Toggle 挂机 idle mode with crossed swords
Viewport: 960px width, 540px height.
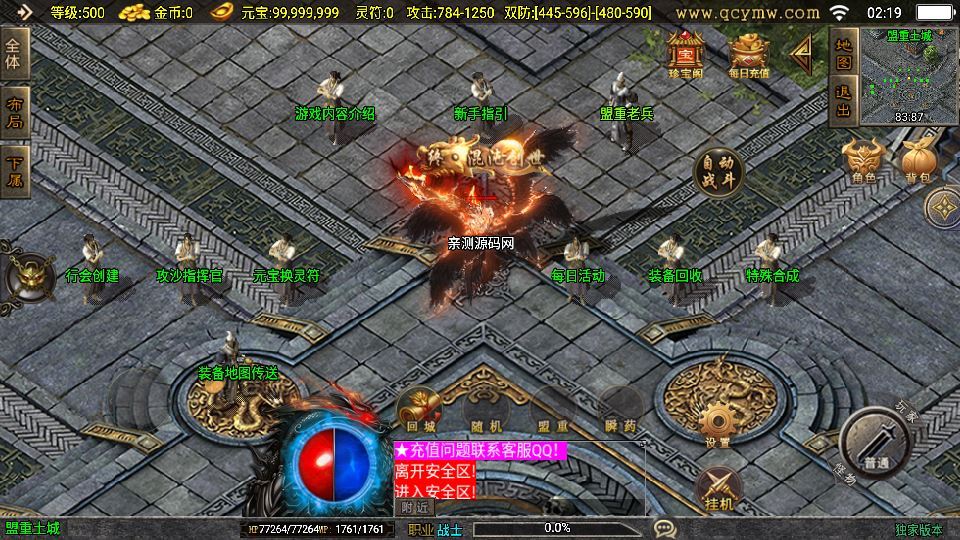[x=719, y=489]
